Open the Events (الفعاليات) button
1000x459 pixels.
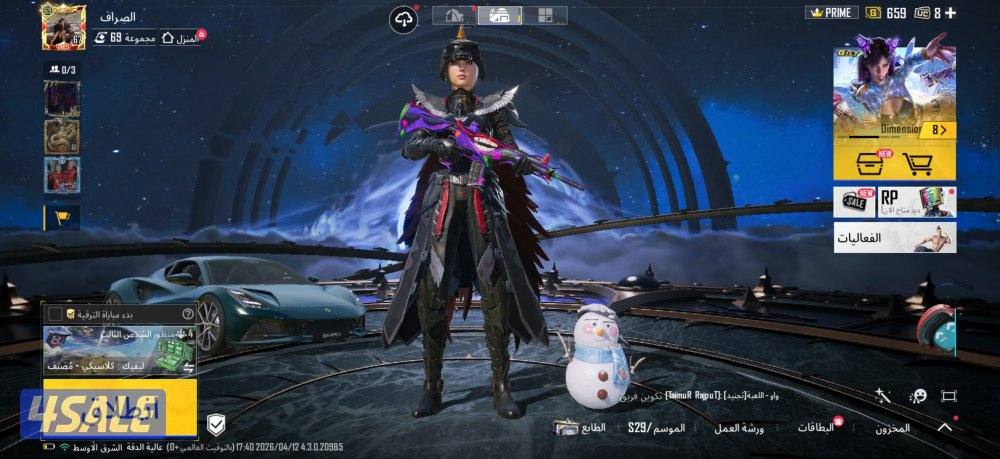click(x=894, y=238)
